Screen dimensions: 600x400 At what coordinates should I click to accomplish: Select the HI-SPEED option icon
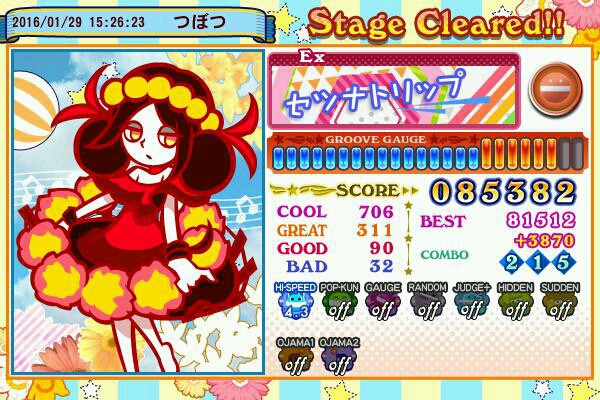(x=294, y=302)
